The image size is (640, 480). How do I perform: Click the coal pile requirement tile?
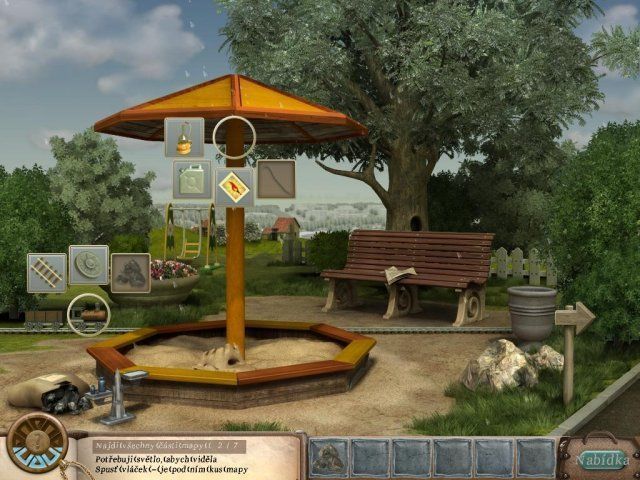click(x=130, y=273)
